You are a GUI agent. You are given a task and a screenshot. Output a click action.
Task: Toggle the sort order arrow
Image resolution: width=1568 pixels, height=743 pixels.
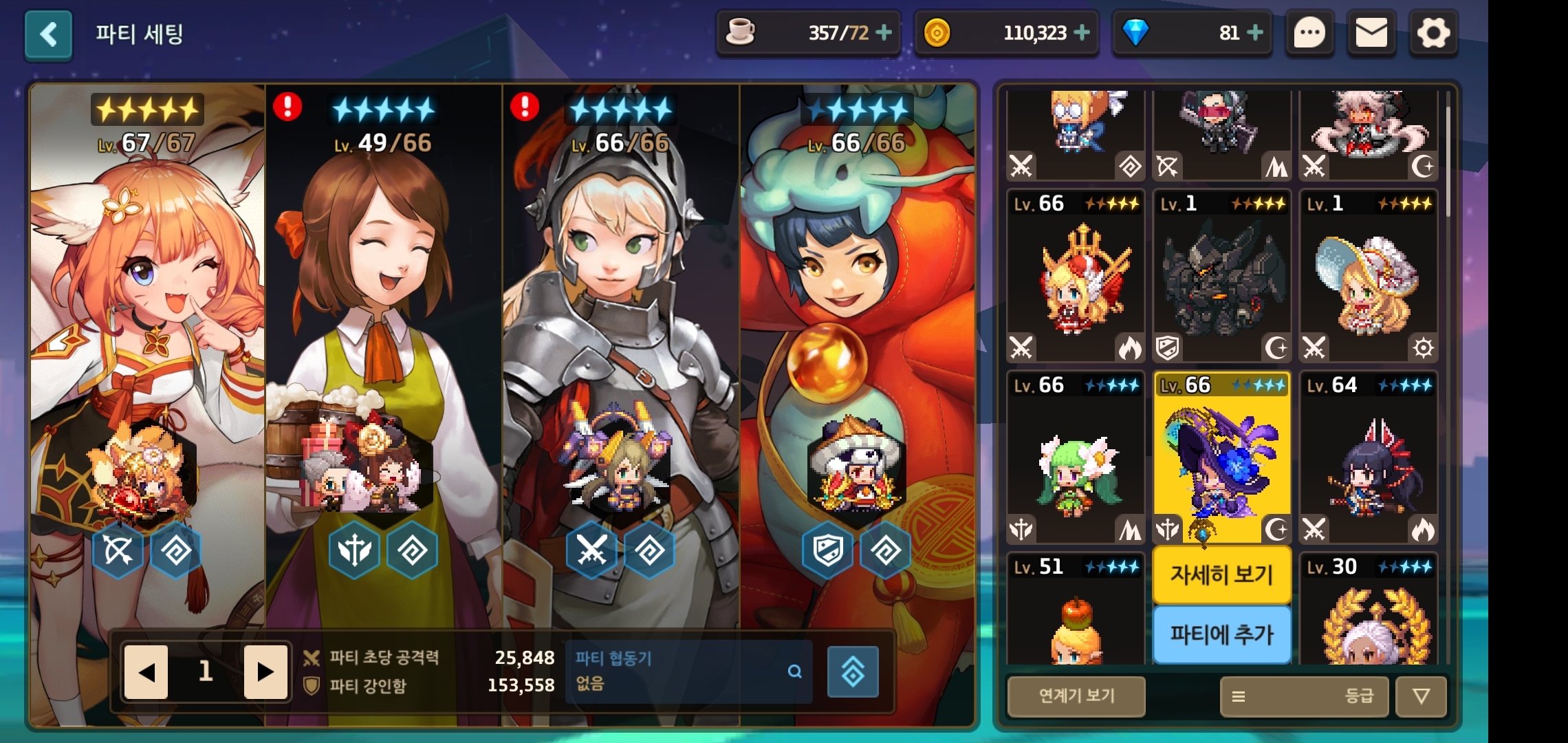click(1421, 696)
